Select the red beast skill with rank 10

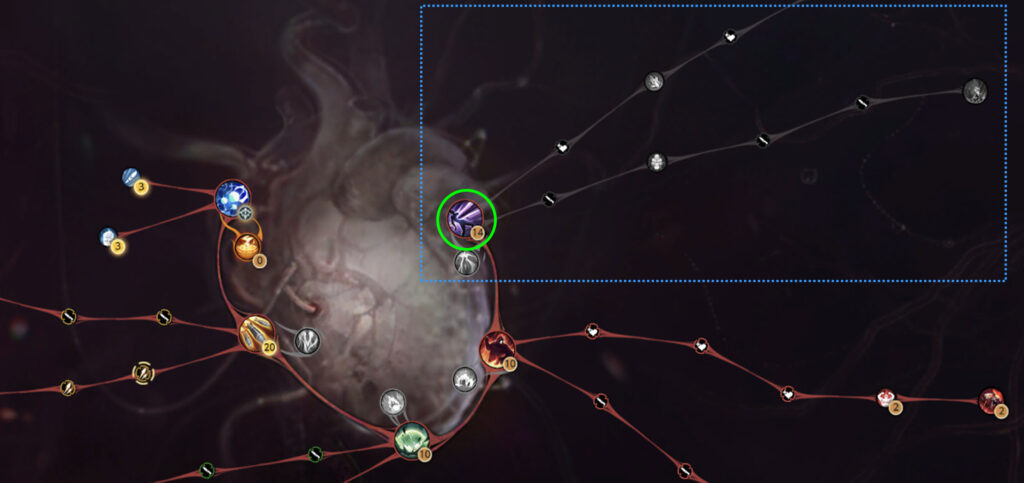tap(497, 348)
